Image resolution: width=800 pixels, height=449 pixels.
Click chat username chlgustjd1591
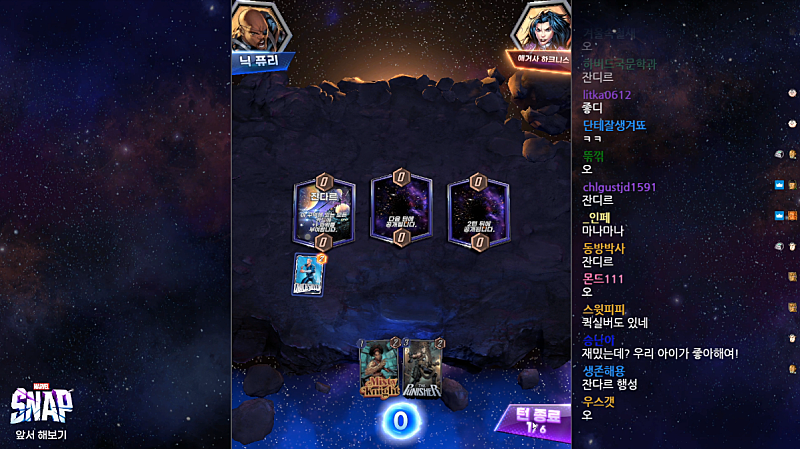pyautogui.click(x=619, y=187)
